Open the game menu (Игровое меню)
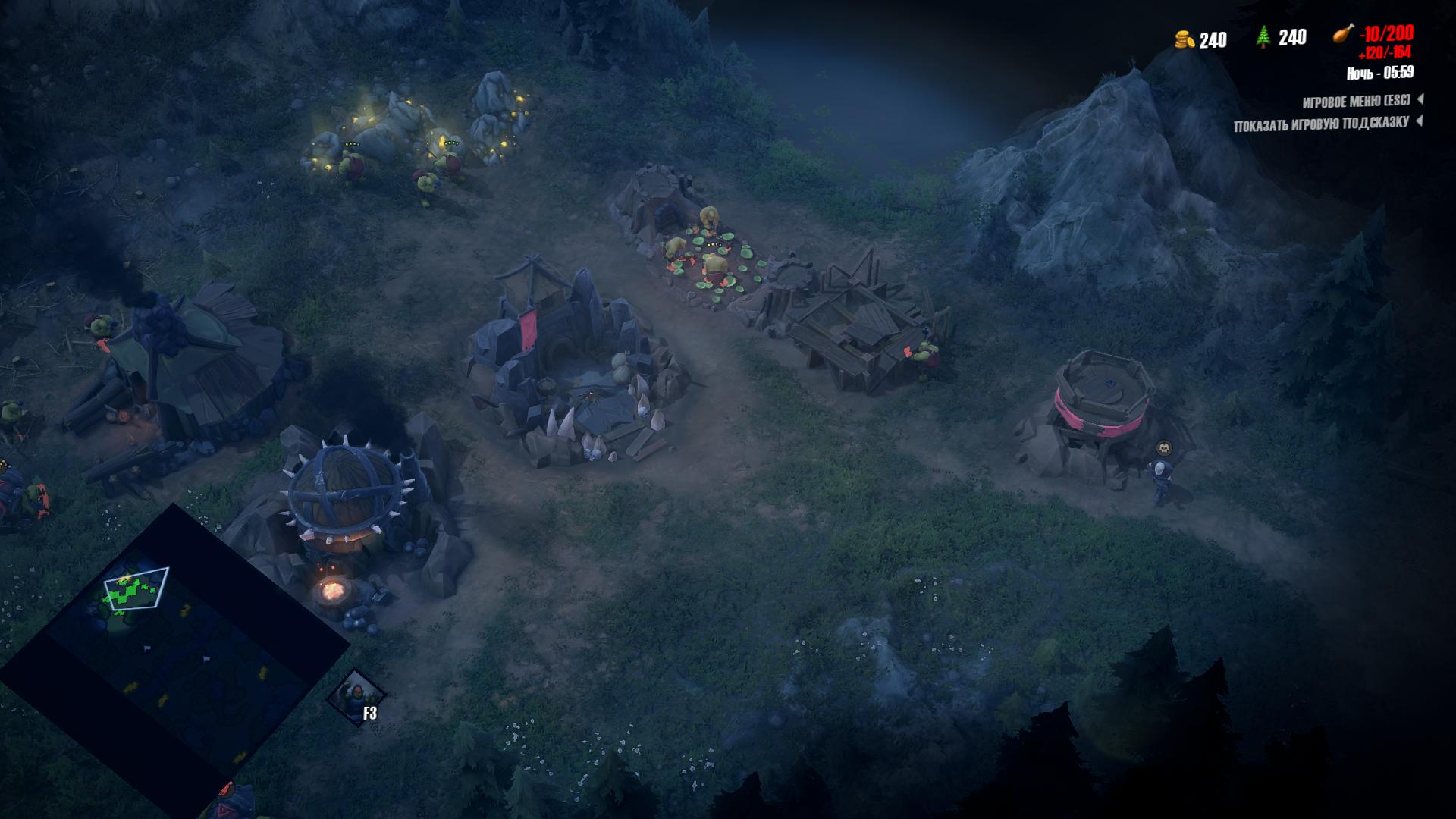Viewport: 1456px width, 819px height. point(1357,101)
